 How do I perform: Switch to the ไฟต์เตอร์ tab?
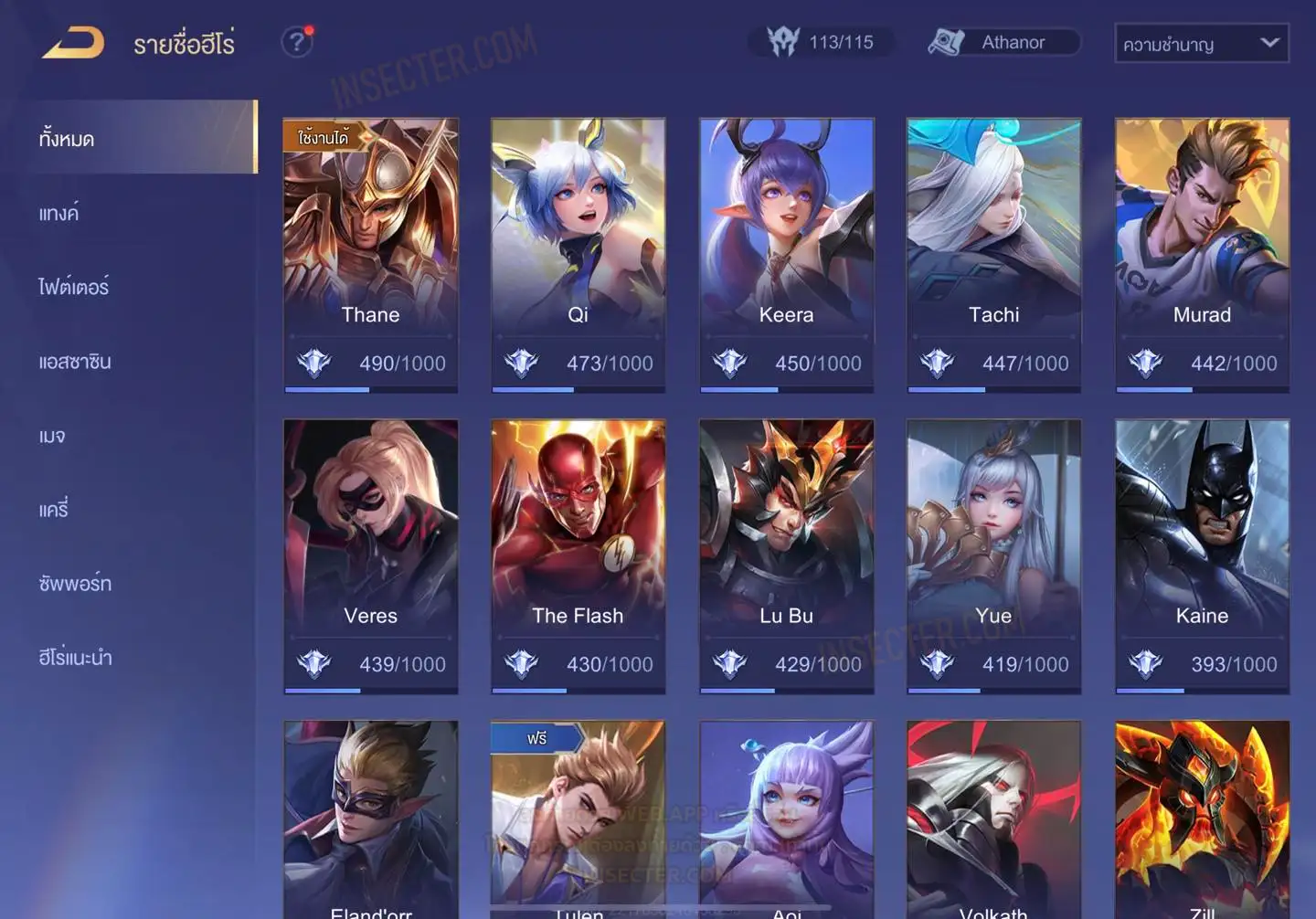click(74, 287)
